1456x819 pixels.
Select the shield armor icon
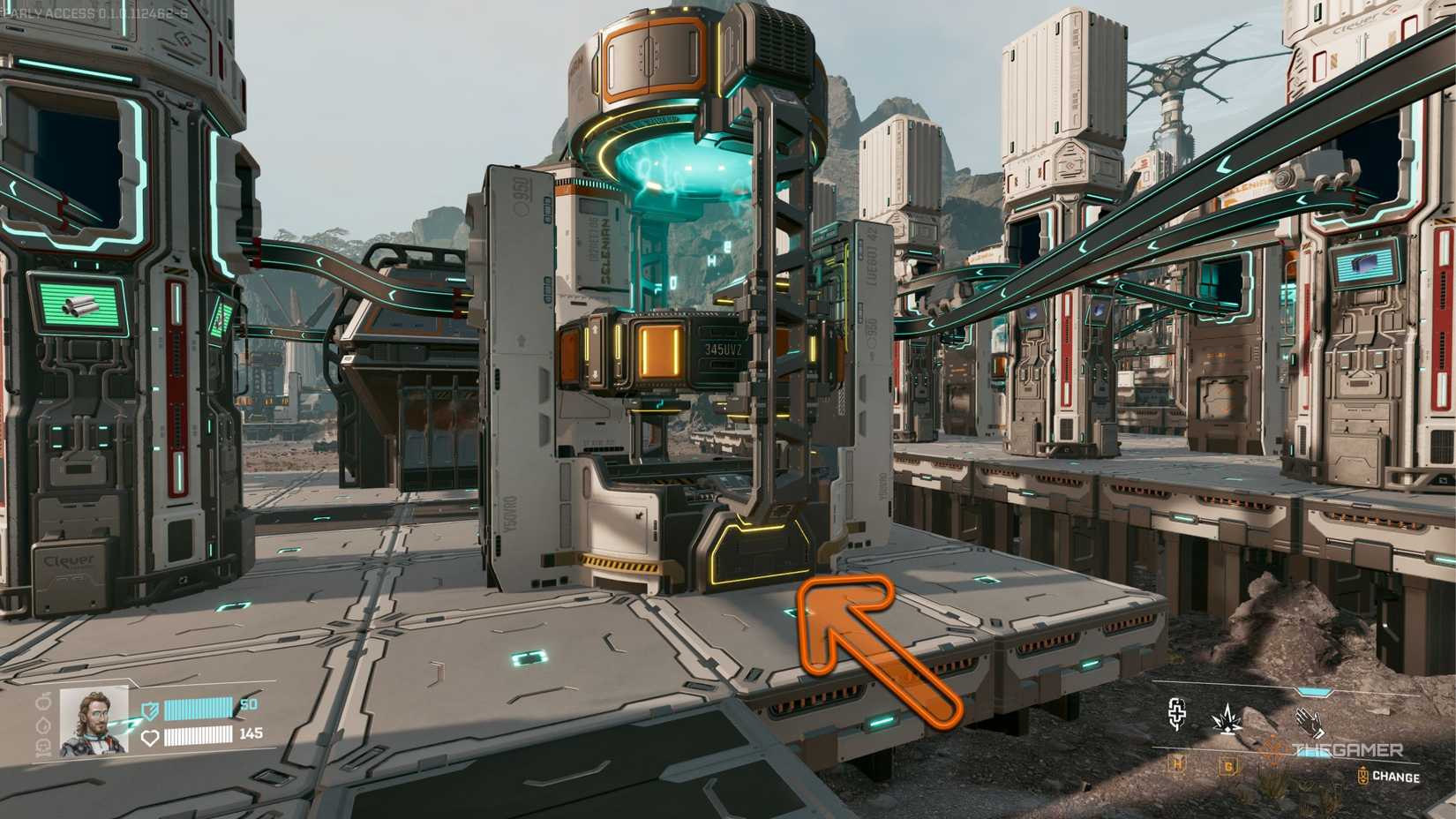coord(149,710)
